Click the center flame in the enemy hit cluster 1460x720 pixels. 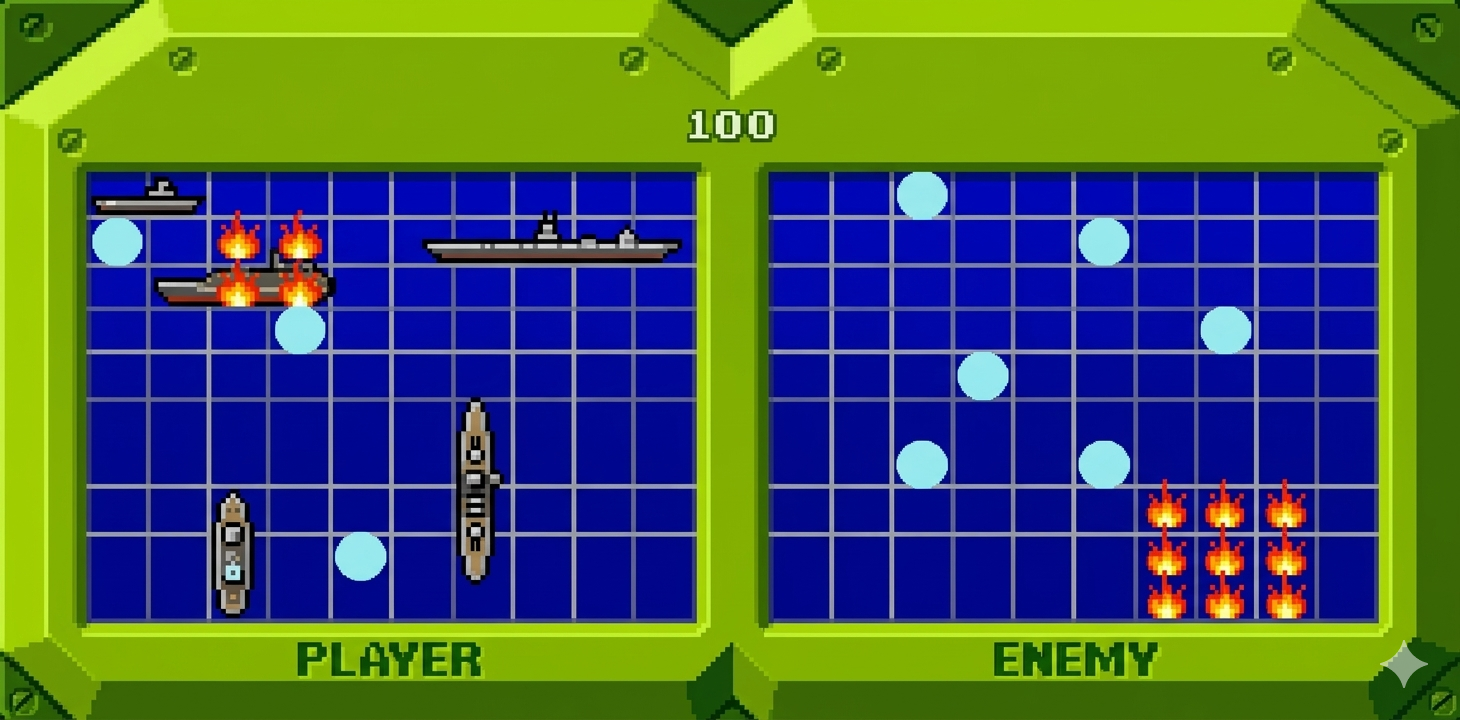point(1225,560)
